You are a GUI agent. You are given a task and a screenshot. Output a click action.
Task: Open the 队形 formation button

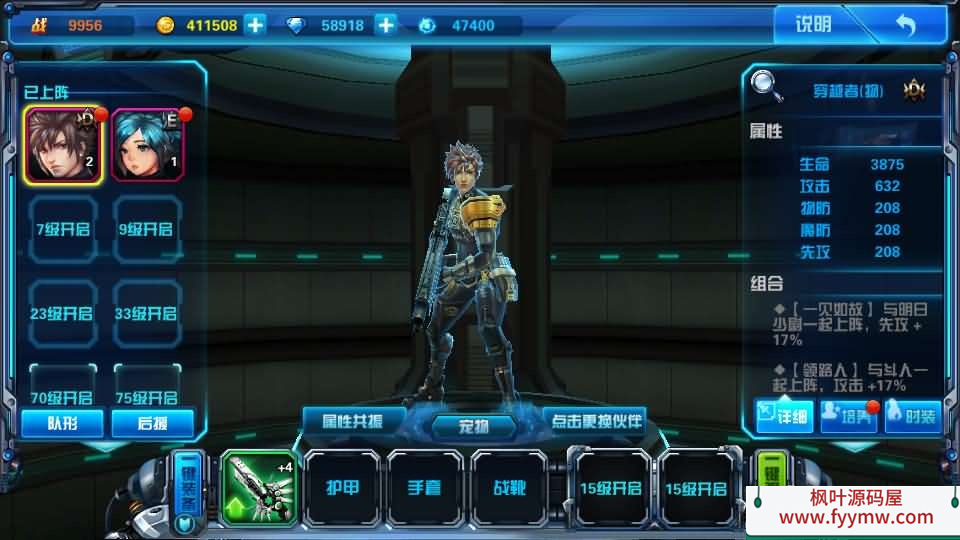pyautogui.click(x=62, y=423)
